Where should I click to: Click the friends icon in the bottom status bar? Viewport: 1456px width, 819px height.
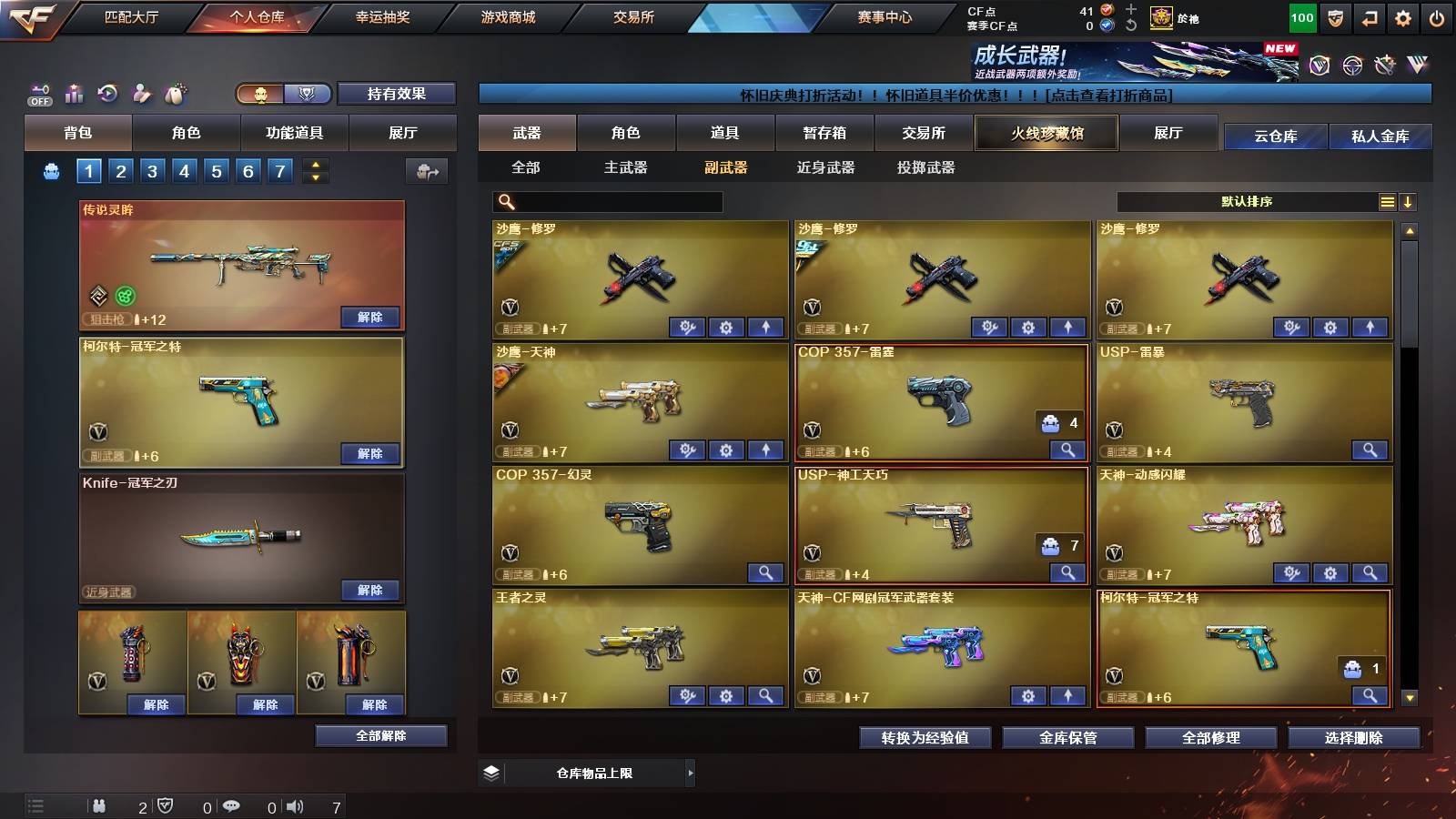(100, 805)
